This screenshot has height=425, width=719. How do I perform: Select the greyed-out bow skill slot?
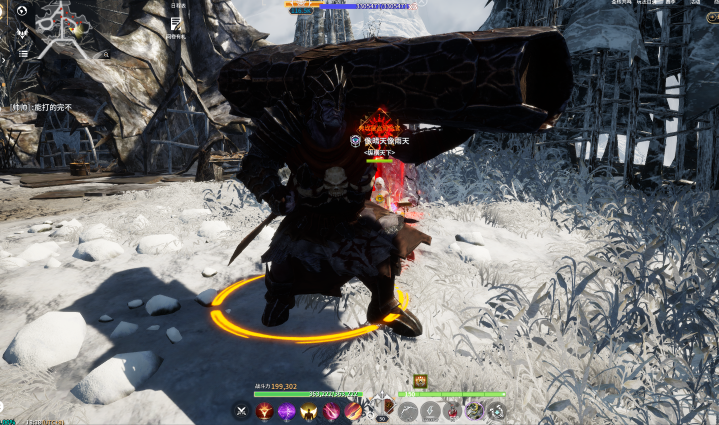click(x=407, y=411)
